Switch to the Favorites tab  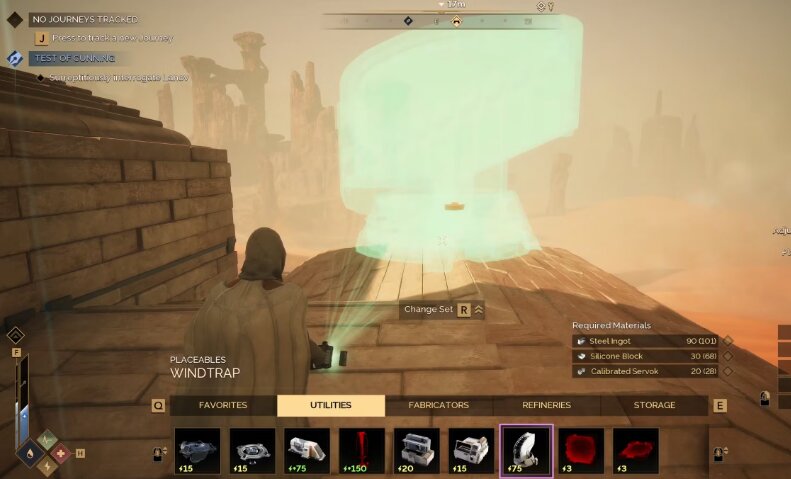point(223,405)
